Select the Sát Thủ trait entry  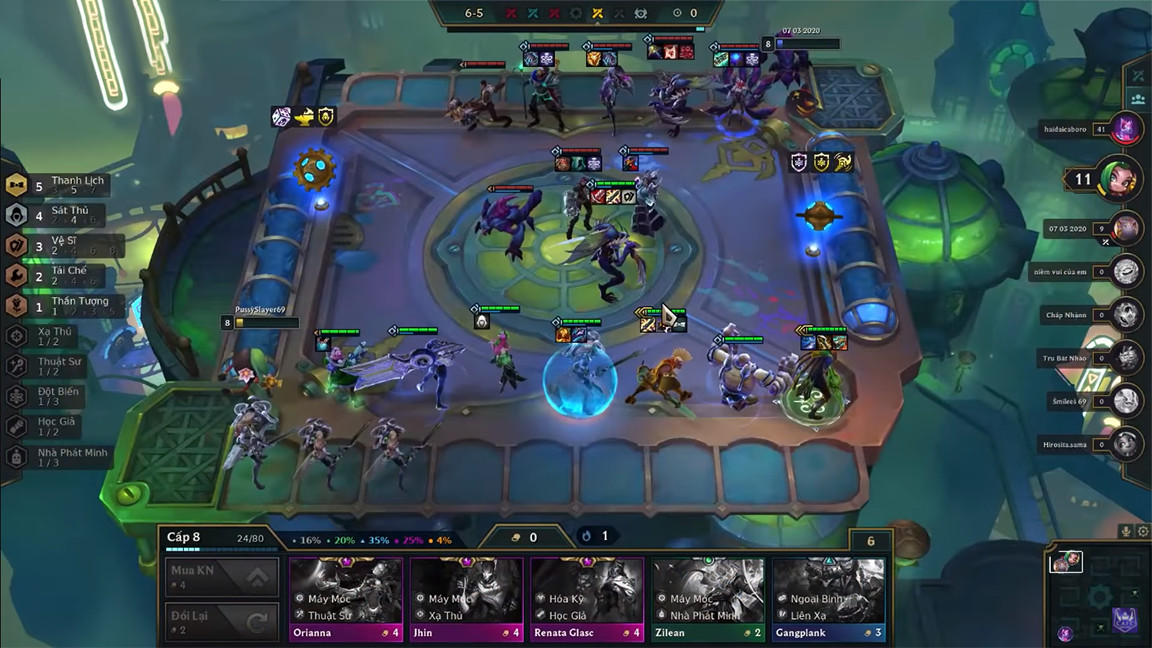58,215
